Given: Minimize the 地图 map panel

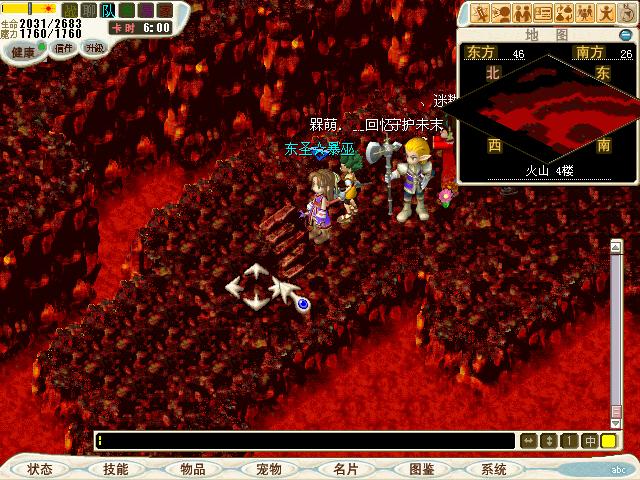Looking at the screenshot, I should pos(627,33).
